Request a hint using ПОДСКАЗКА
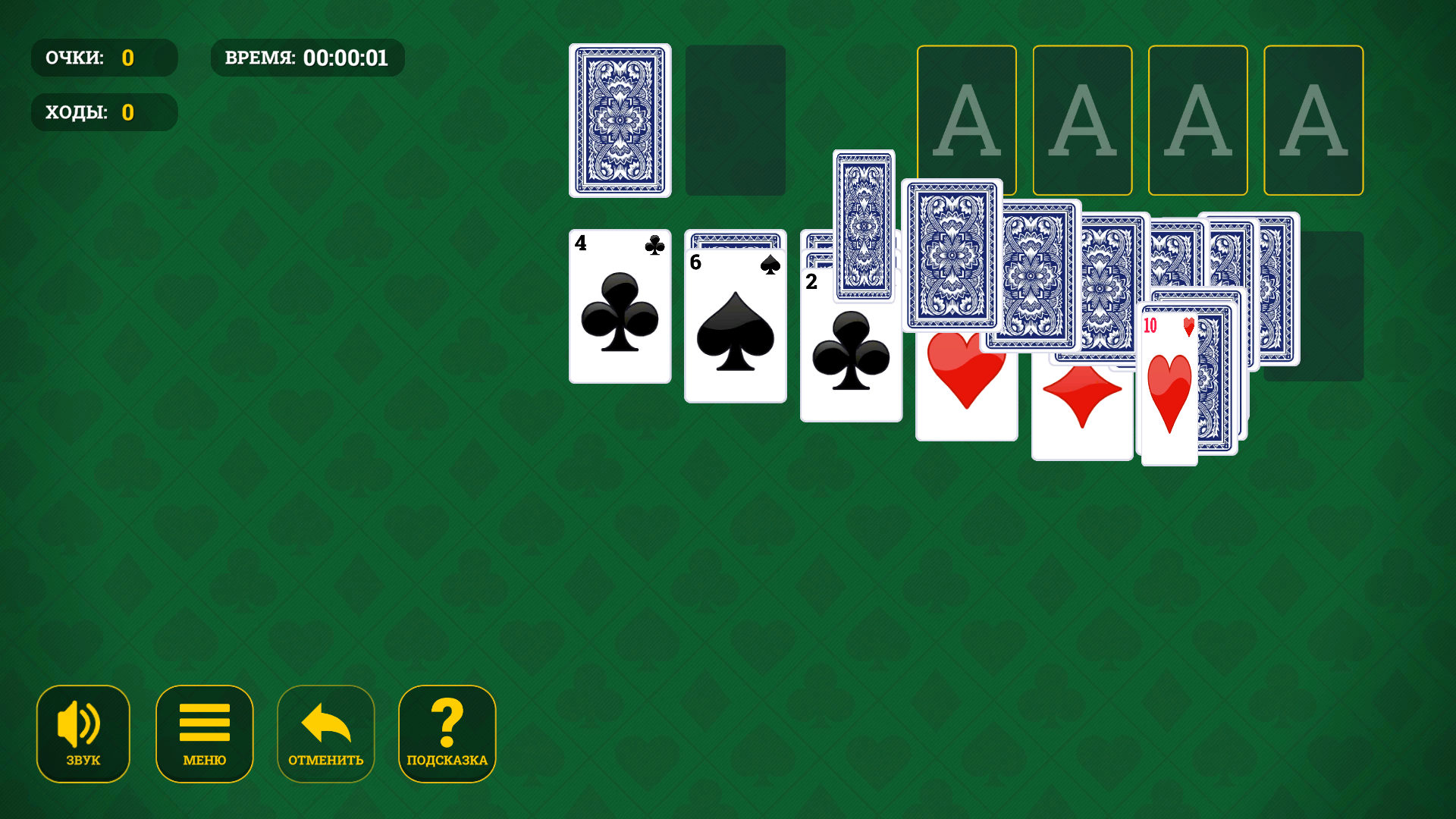Screen dimensions: 1456x819 coord(447,733)
